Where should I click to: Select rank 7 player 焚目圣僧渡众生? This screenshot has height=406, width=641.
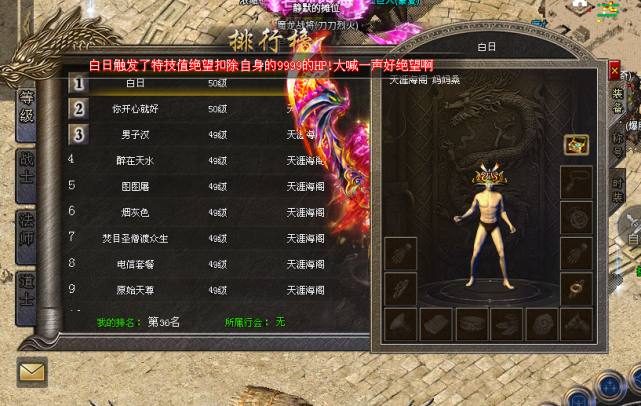[136, 237]
